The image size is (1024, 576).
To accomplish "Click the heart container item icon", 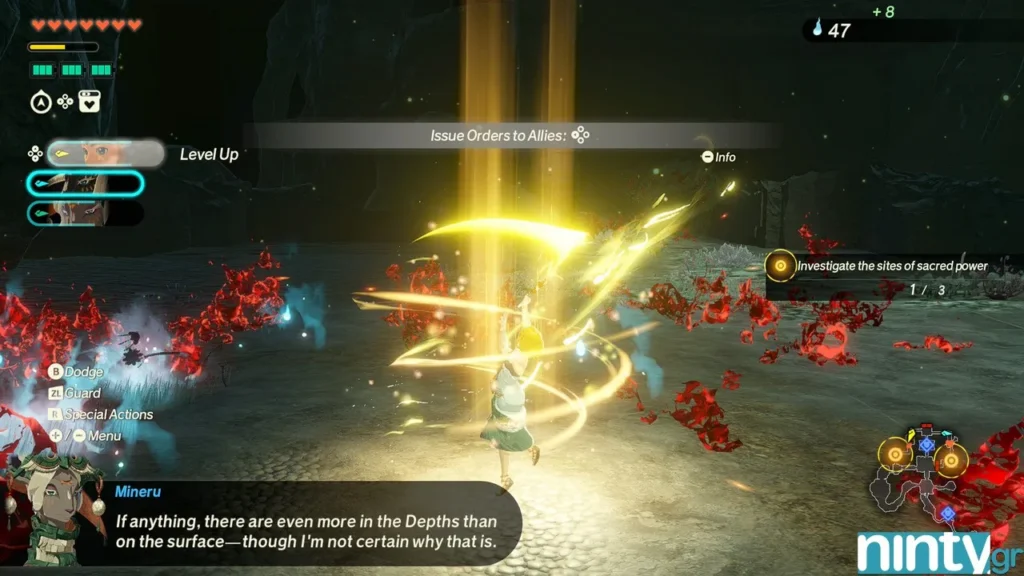I will (89, 101).
